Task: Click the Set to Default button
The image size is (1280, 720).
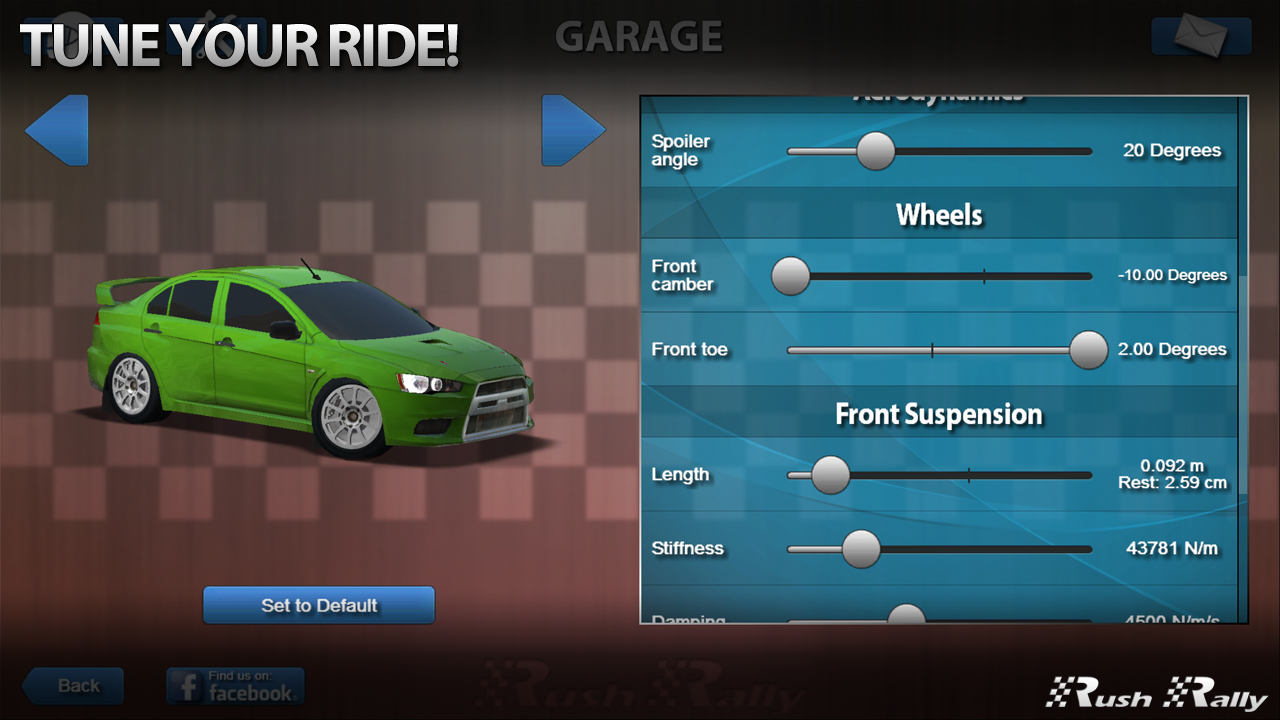Action: 319,605
